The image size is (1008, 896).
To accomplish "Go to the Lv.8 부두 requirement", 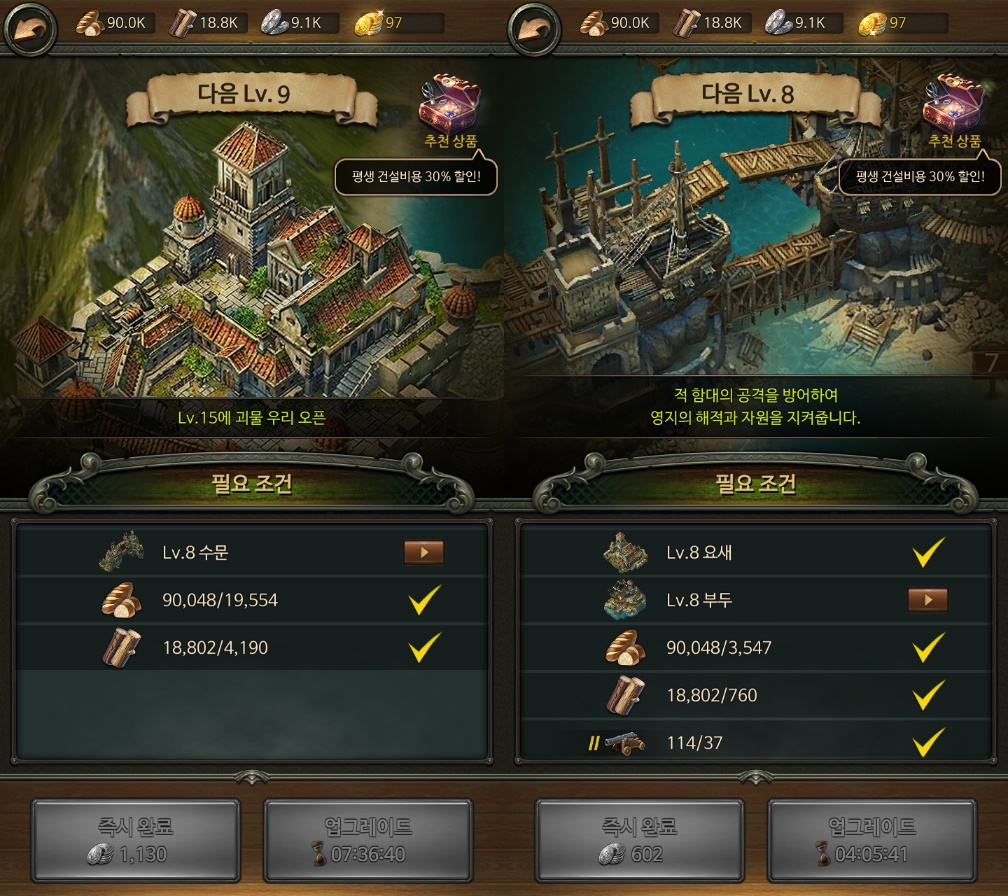I will (x=927, y=600).
